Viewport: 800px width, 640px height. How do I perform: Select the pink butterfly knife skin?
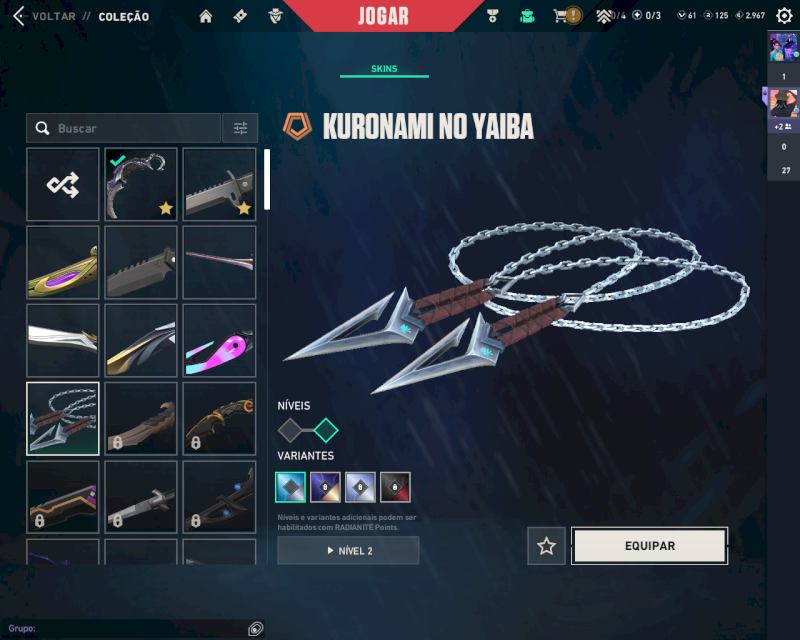(219, 340)
